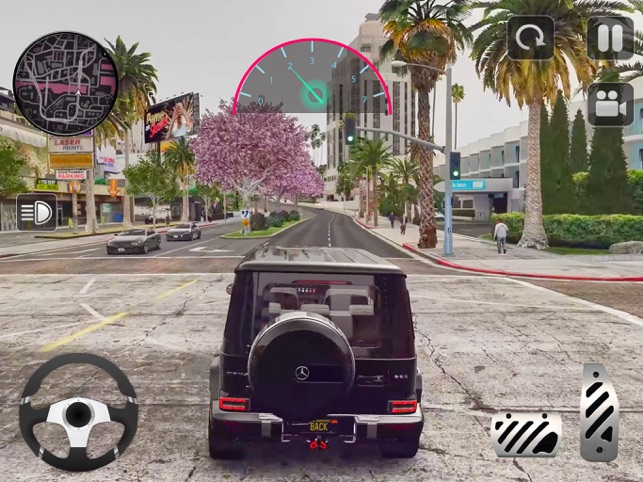
Task: Click the steering wheel control
Action: click(78, 413)
